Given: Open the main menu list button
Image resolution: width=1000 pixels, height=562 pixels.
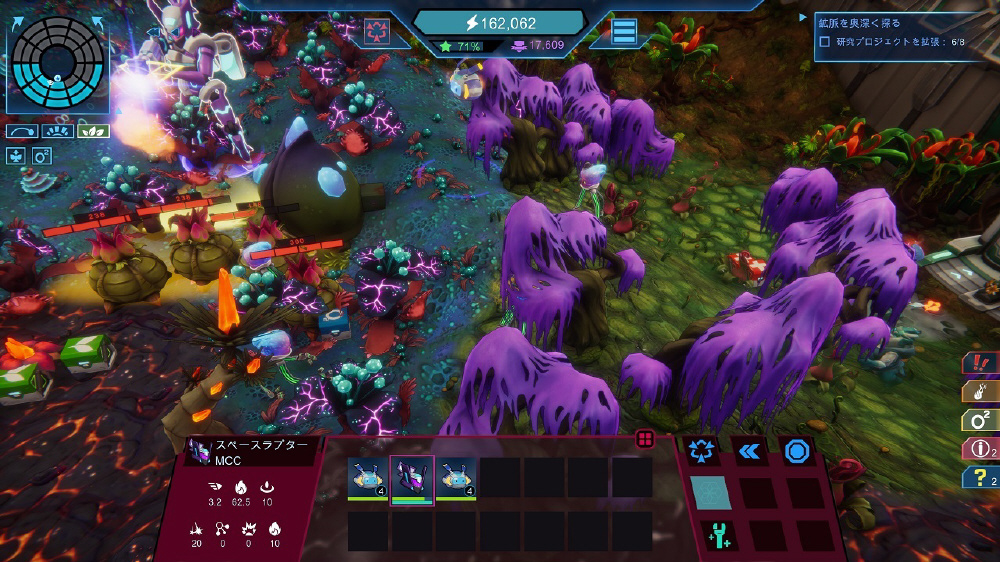Looking at the screenshot, I should 624,31.
